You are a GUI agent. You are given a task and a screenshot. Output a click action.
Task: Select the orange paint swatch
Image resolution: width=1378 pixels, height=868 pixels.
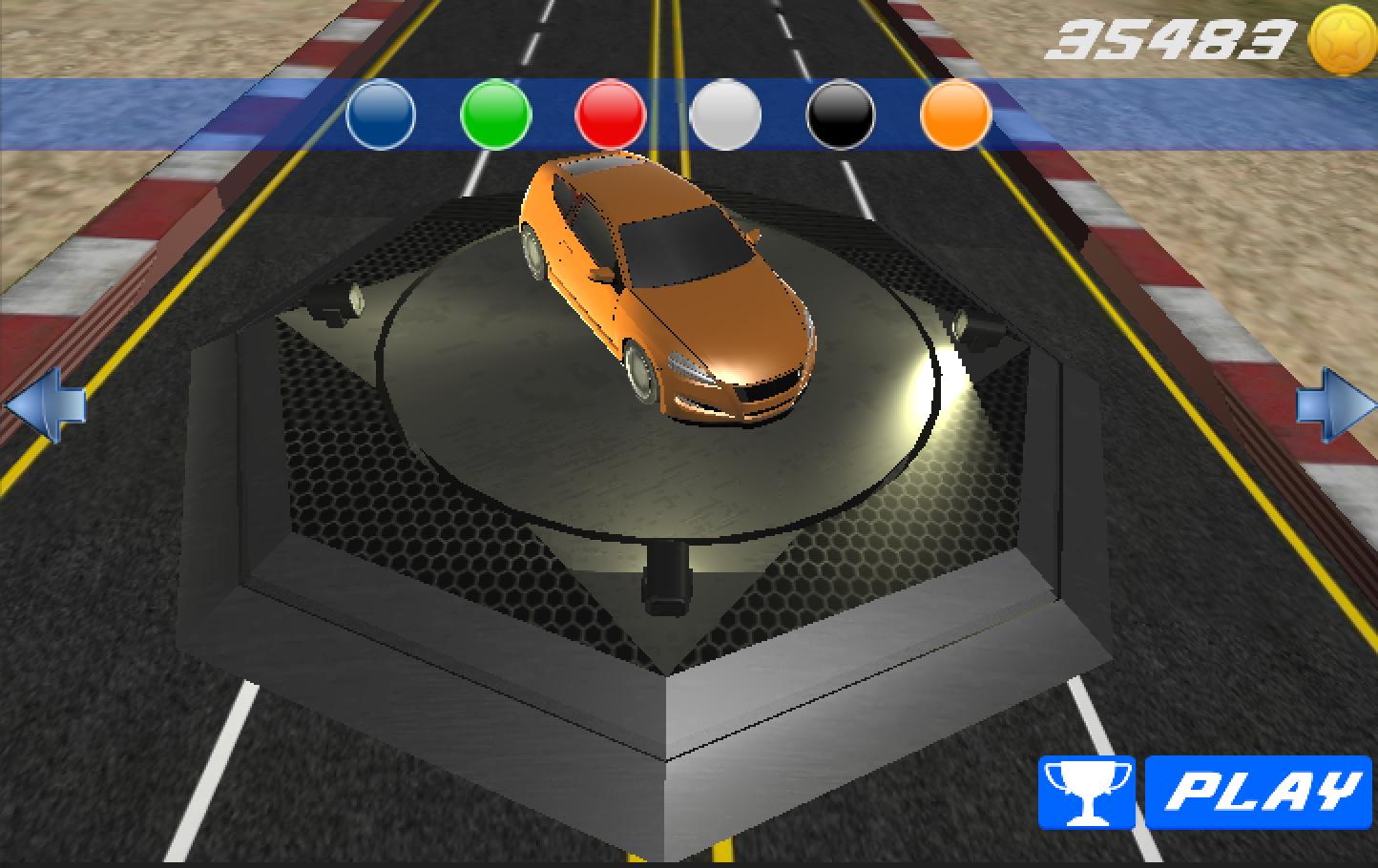click(x=955, y=114)
